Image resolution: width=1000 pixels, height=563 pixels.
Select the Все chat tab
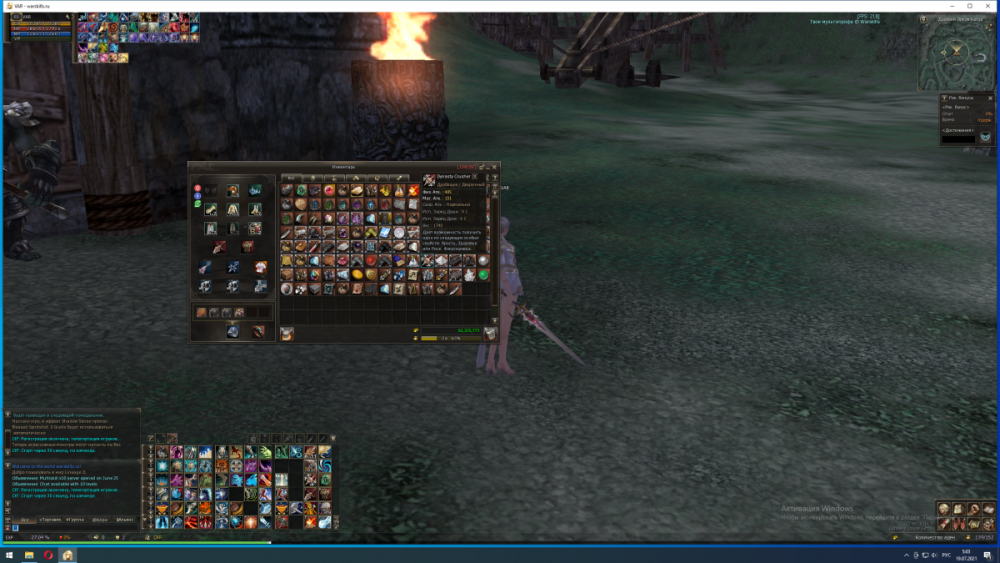click(24, 520)
